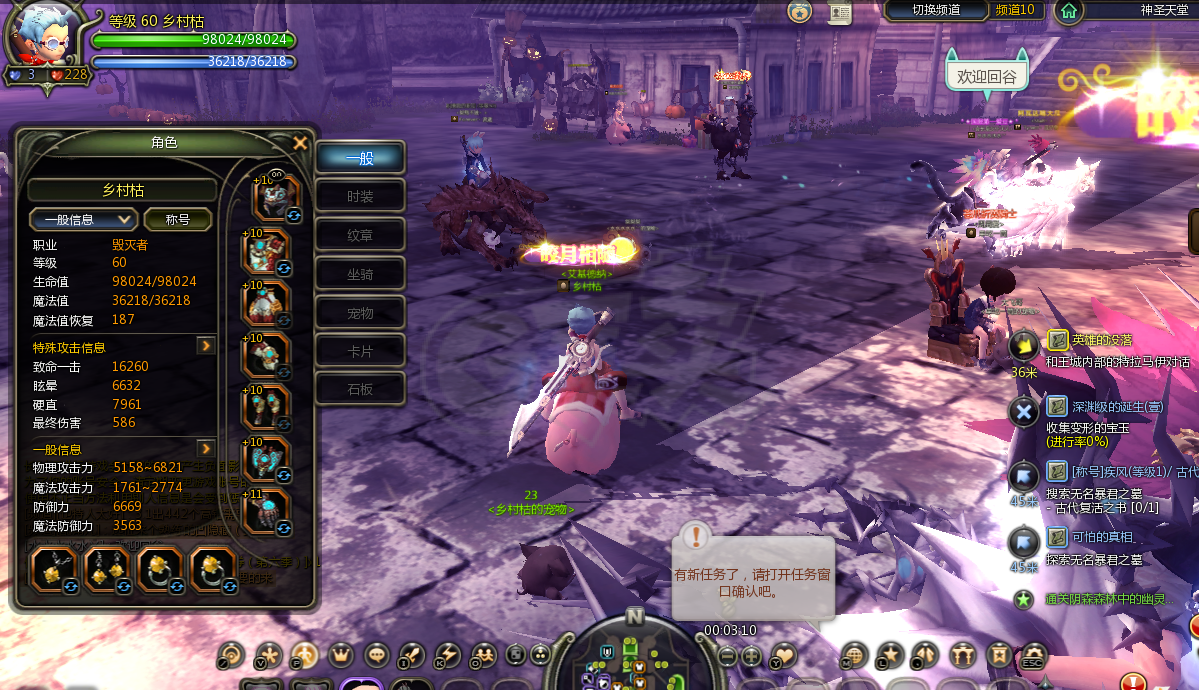The image size is (1199, 690).
Task: Select the +11 gloves equipment slot
Action: pos(267,512)
